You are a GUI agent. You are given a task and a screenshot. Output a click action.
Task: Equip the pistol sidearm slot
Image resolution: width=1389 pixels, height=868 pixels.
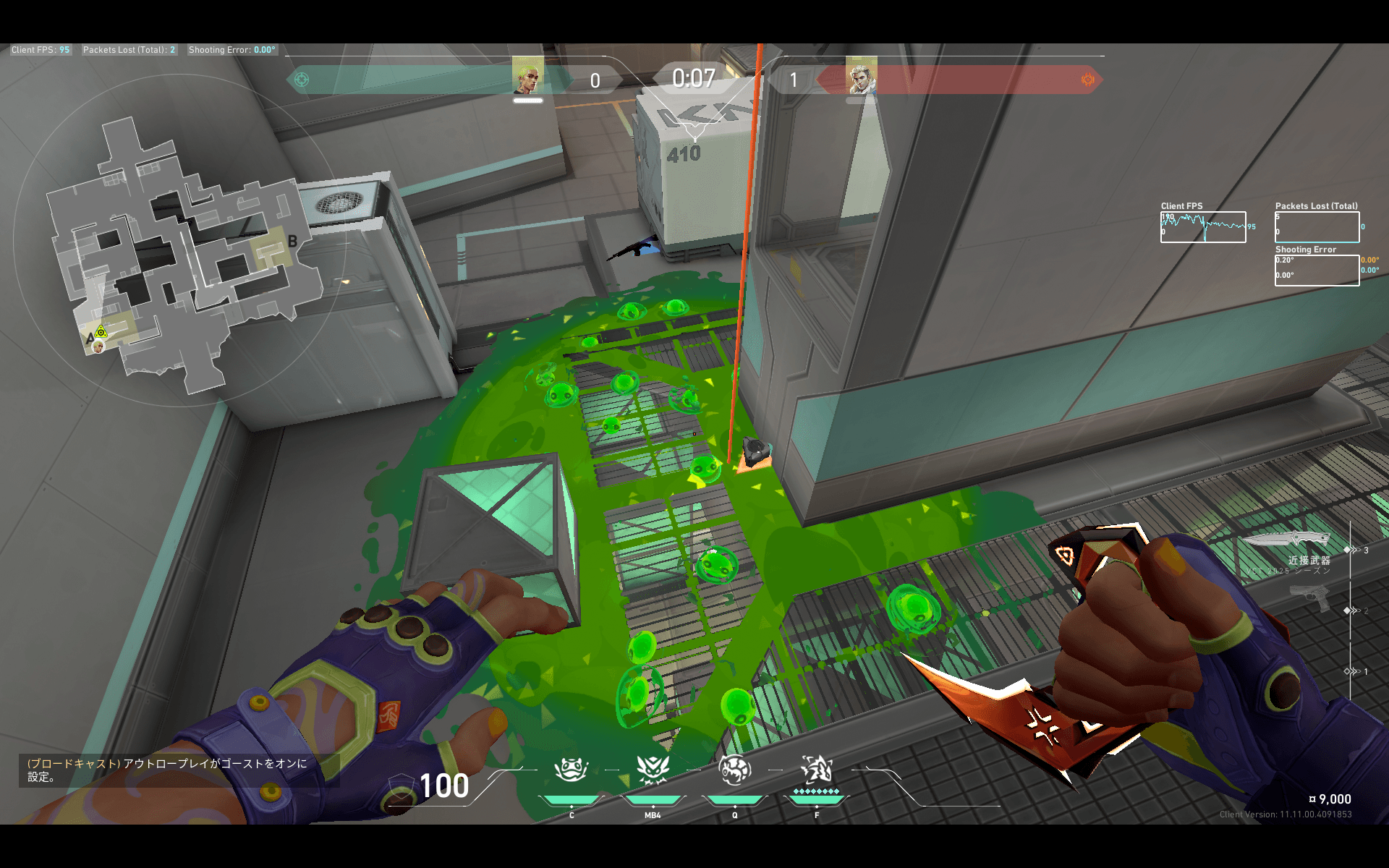click(1311, 598)
